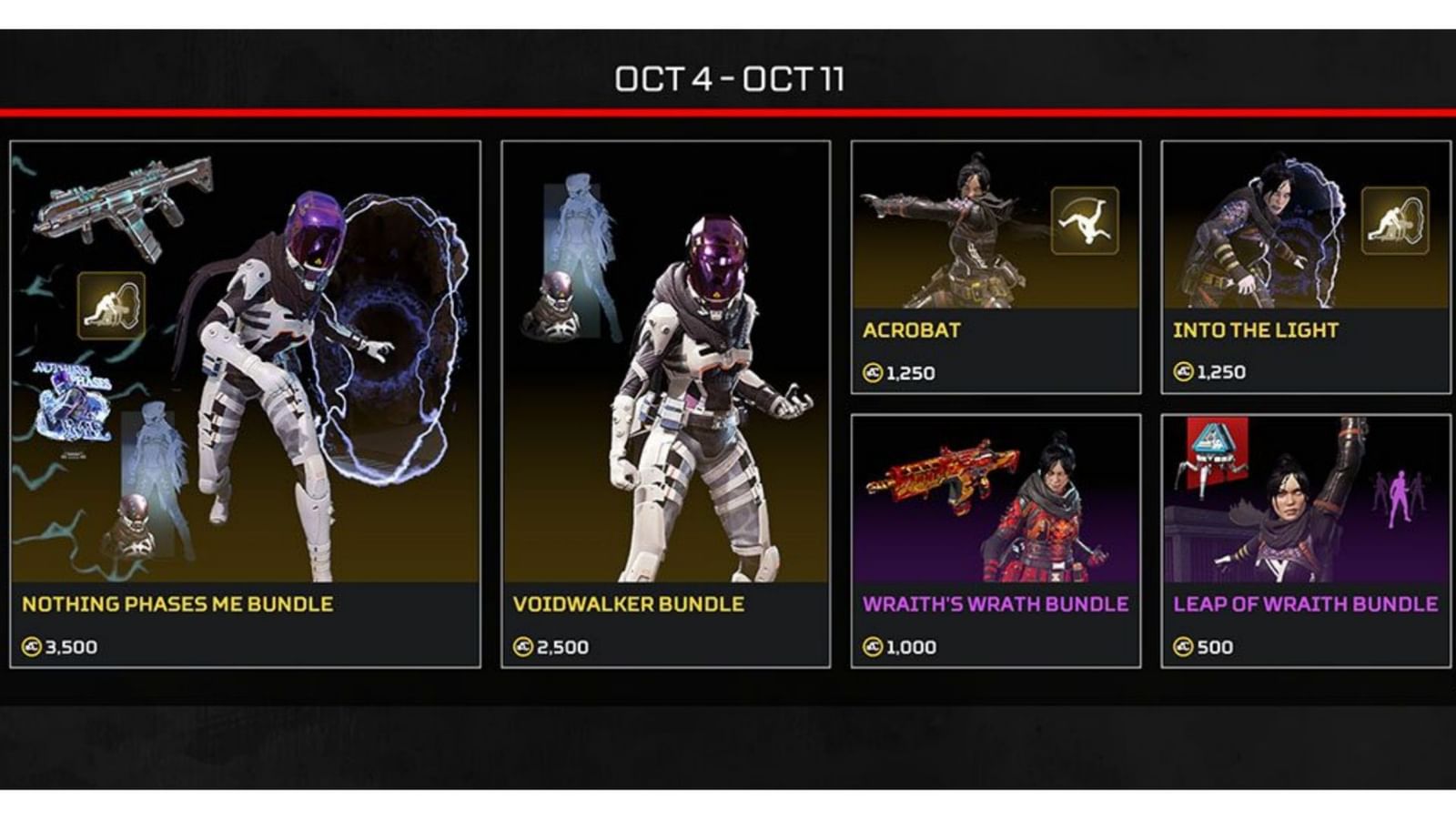Click the Apex Coin icon beside the 500 price
Image resolution: width=1456 pixels, height=819 pixels.
click(x=1184, y=648)
